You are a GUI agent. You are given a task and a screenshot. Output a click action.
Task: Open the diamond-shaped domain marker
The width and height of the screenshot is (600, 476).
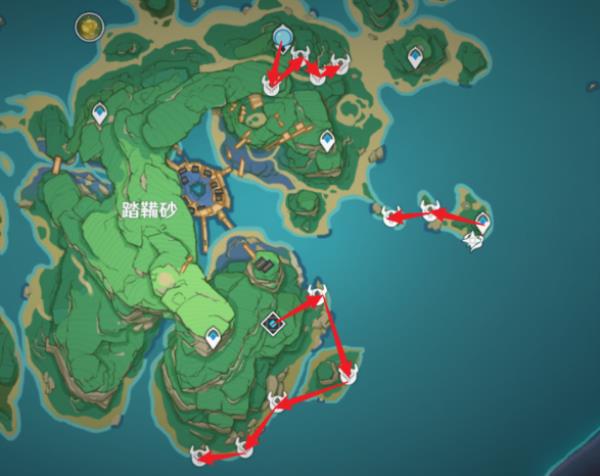click(x=272, y=323)
